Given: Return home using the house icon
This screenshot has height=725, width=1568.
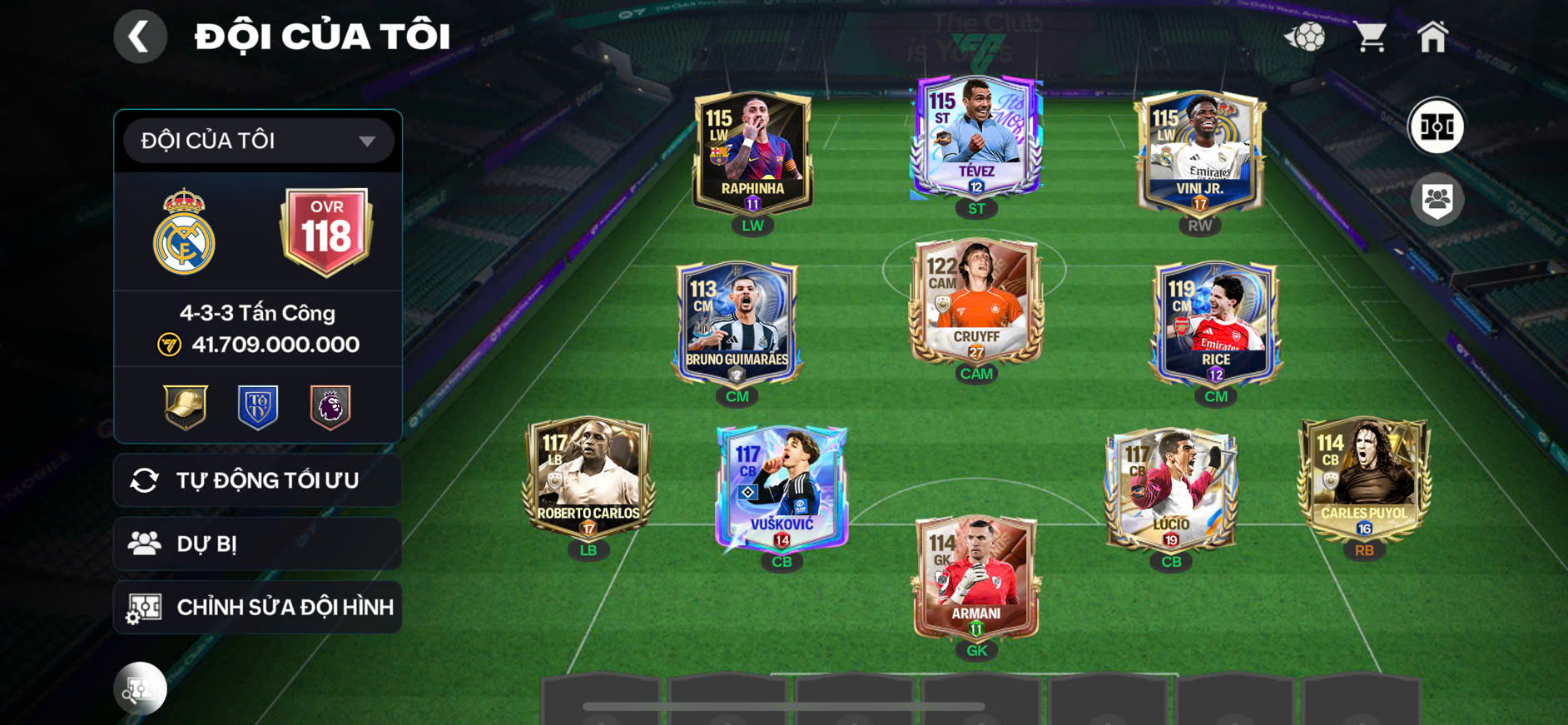Looking at the screenshot, I should [x=1434, y=35].
